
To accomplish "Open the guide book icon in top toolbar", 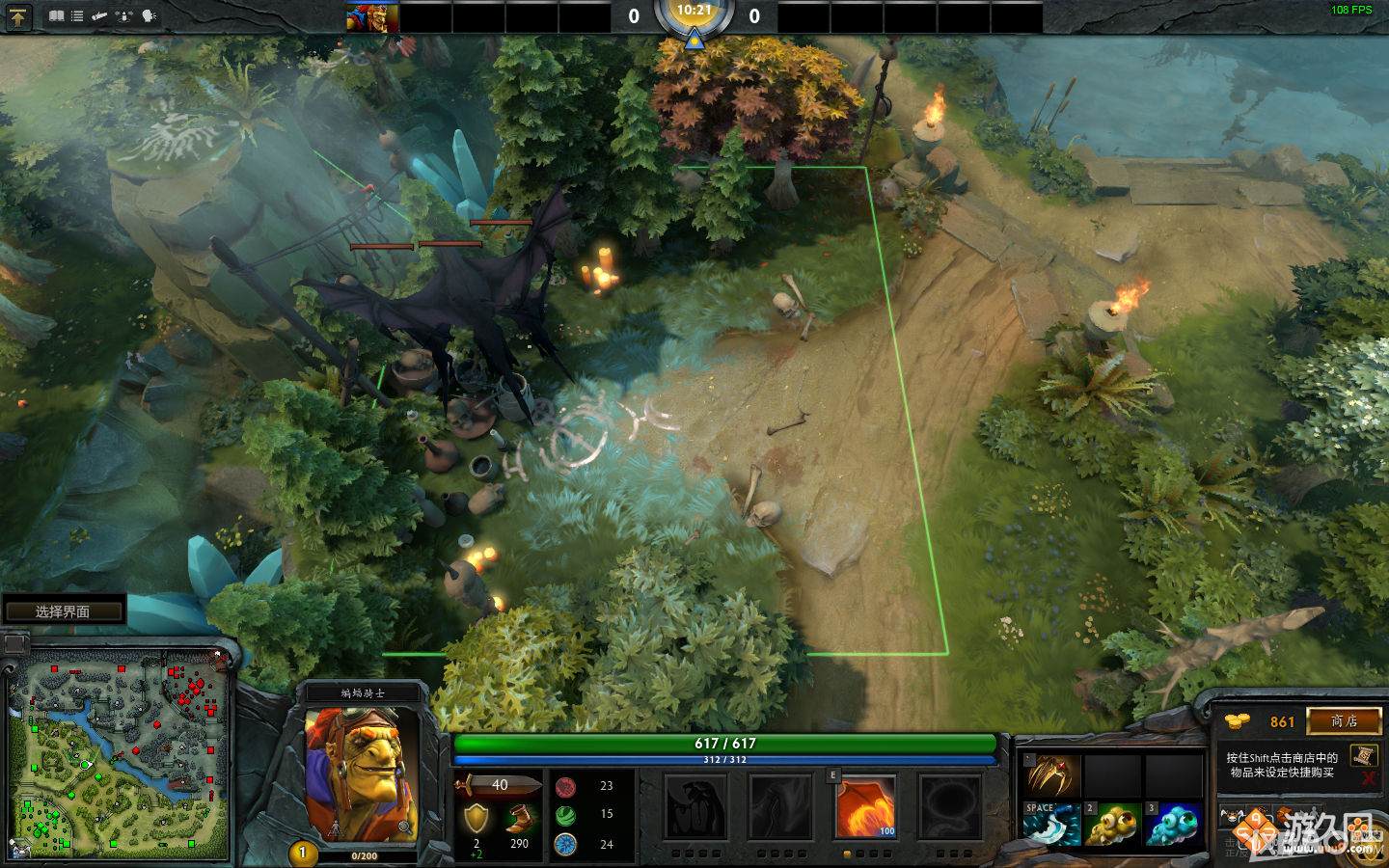I will click(x=57, y=15).
